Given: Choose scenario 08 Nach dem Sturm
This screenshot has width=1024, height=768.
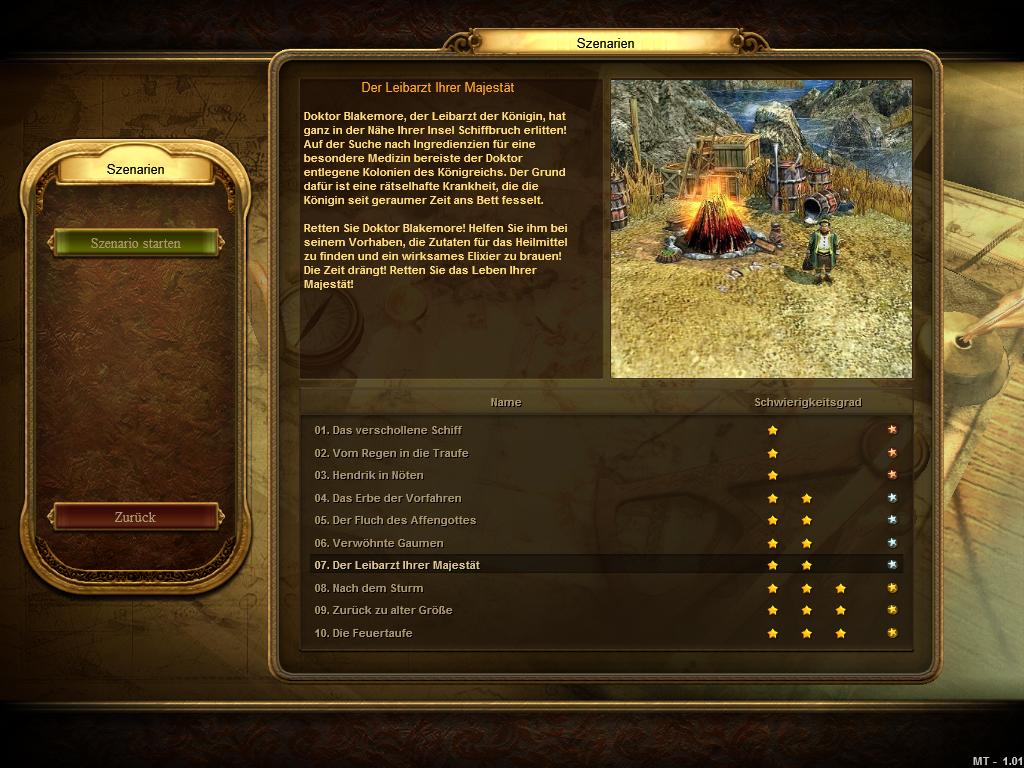Looking at the screenshot, I should (x=369, y=588).
